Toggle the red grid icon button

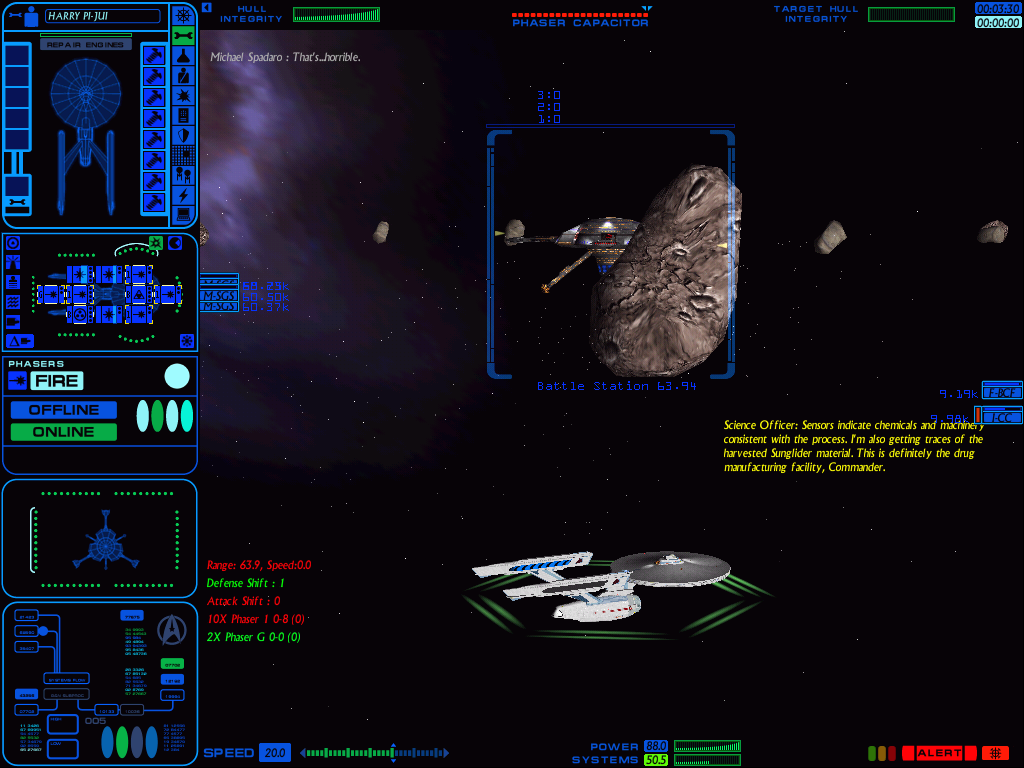pos(994,753)
